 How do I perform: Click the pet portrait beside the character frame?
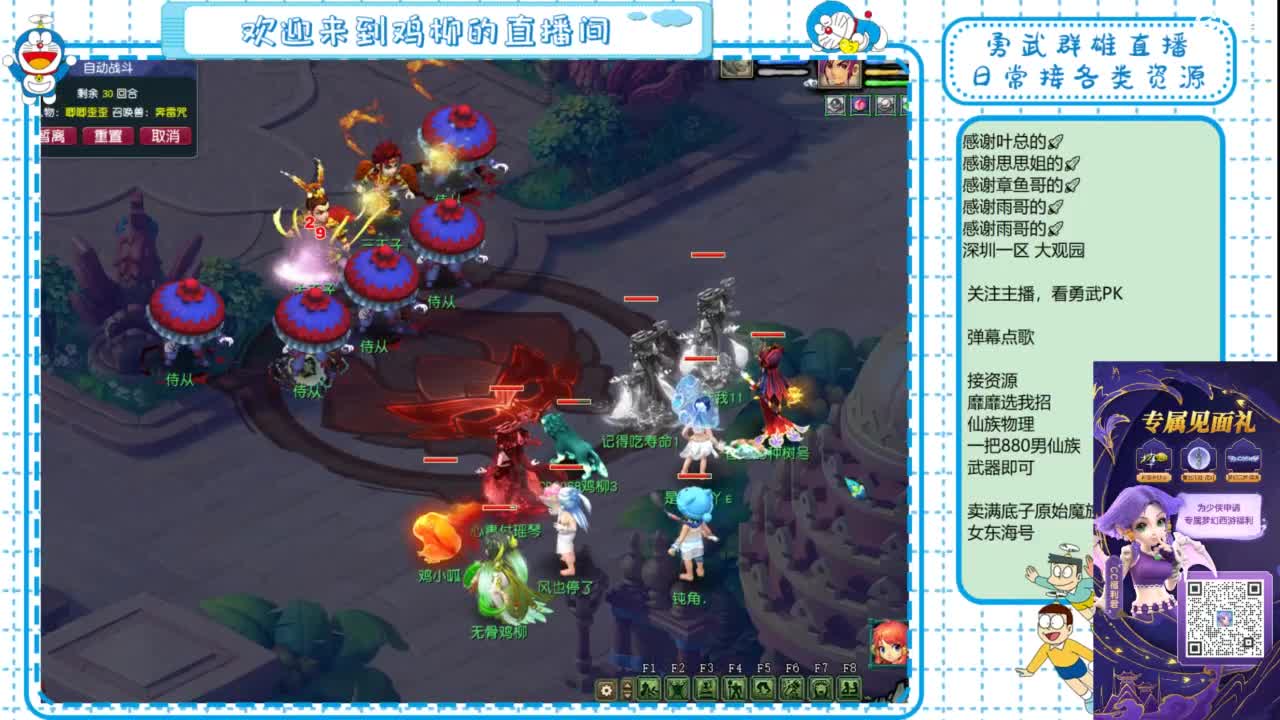735,68
